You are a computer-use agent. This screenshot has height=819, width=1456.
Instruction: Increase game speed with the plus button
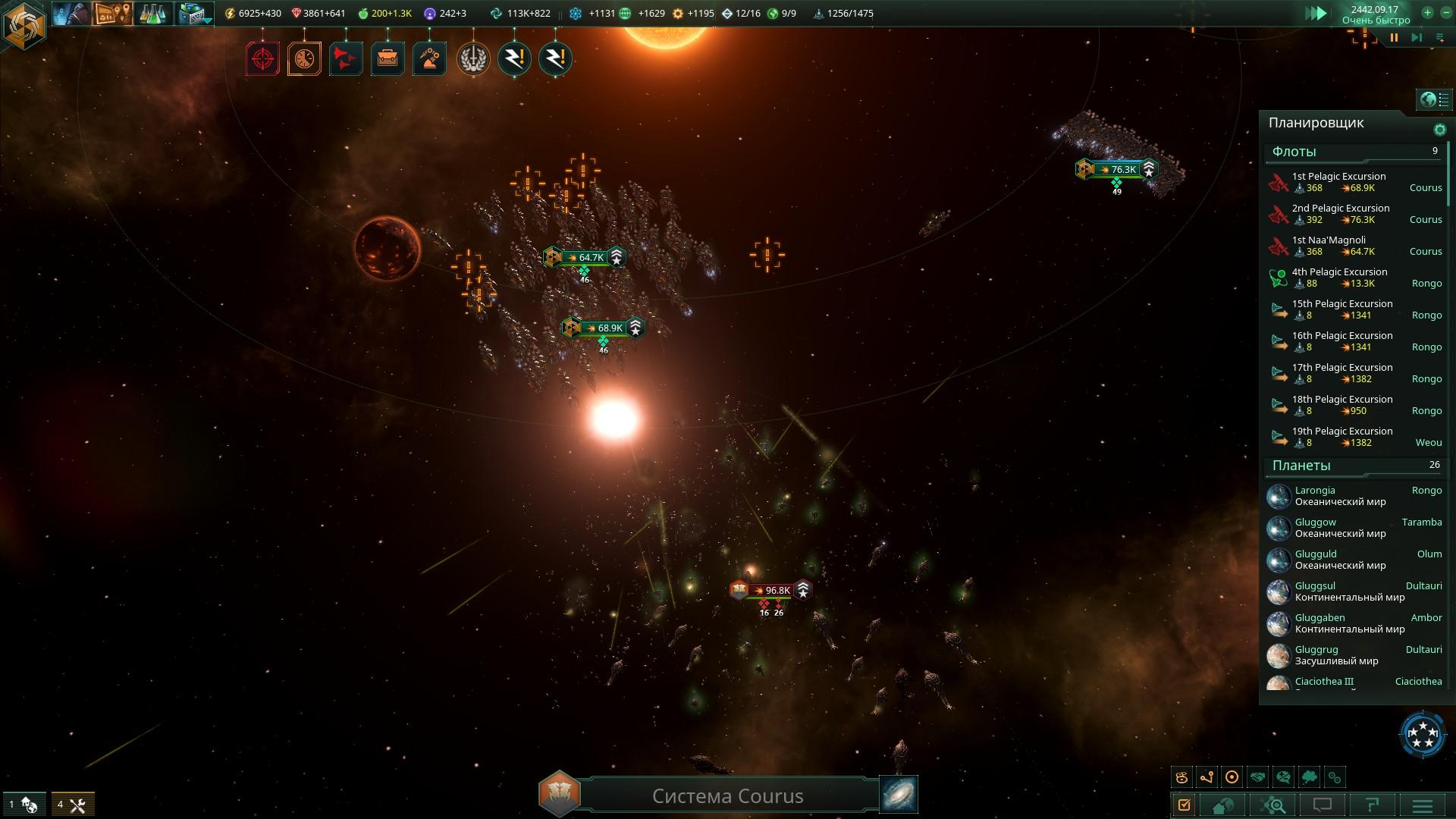click(x=1427, y=13)
